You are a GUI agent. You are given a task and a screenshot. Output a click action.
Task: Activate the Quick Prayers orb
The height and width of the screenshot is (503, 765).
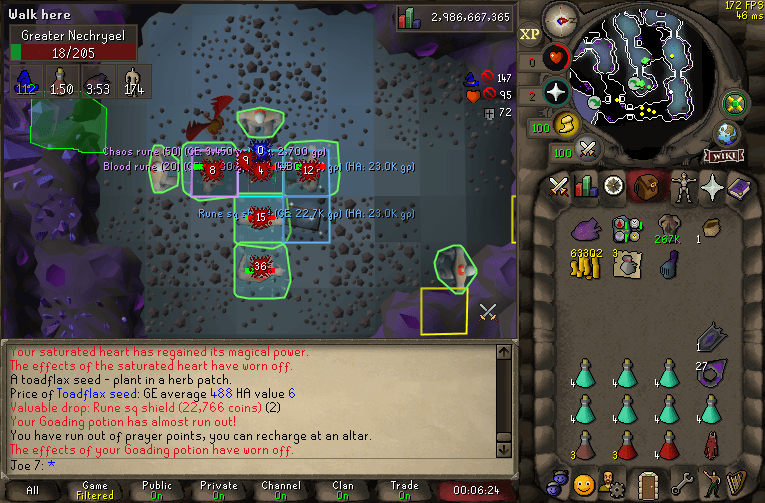coord(556,93)
